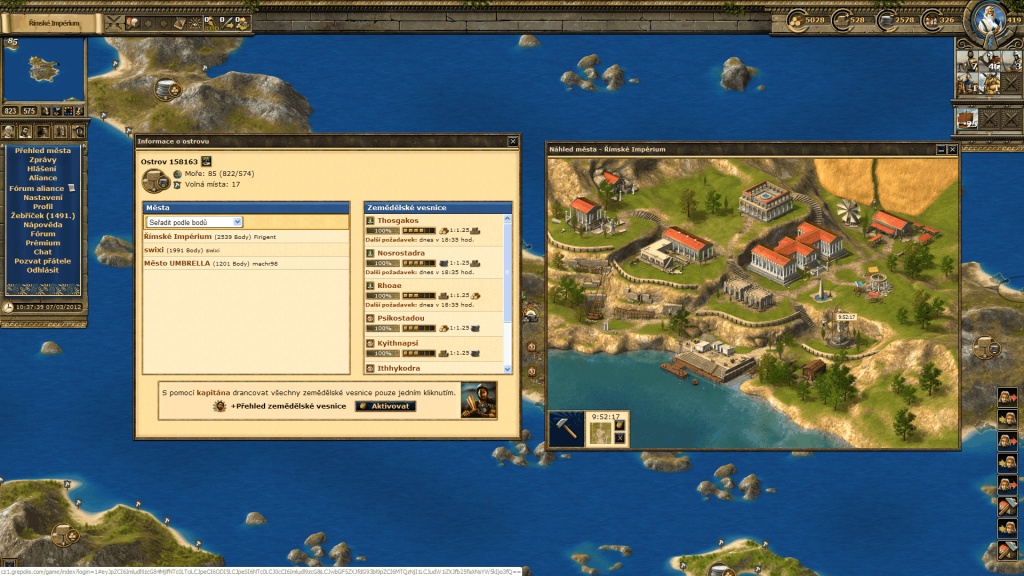Choose the Rhoae farming village
Image resolution: width=1024 pixels, height=576 pixels.
click(389, 285)
